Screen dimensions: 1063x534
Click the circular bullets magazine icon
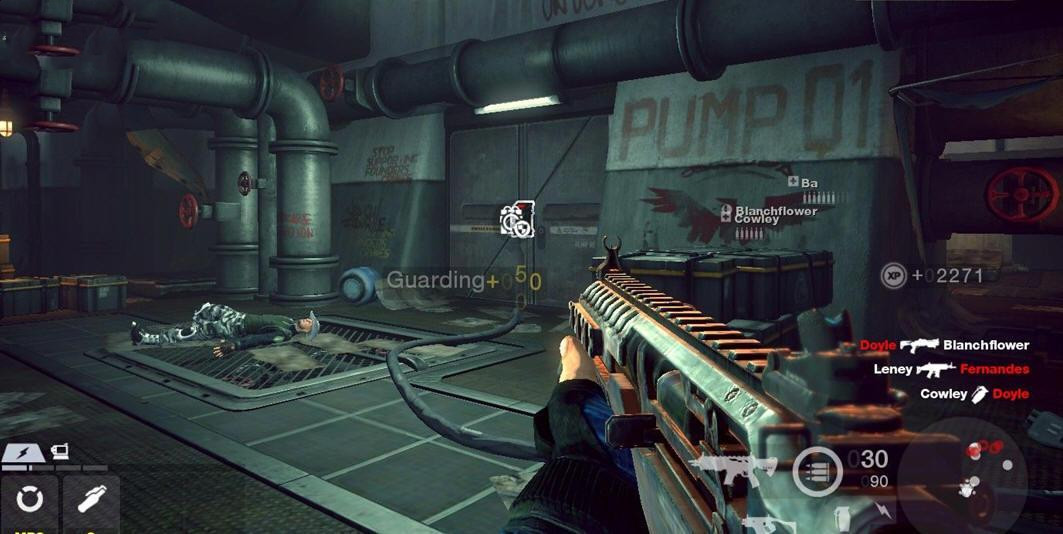point(817,471)
